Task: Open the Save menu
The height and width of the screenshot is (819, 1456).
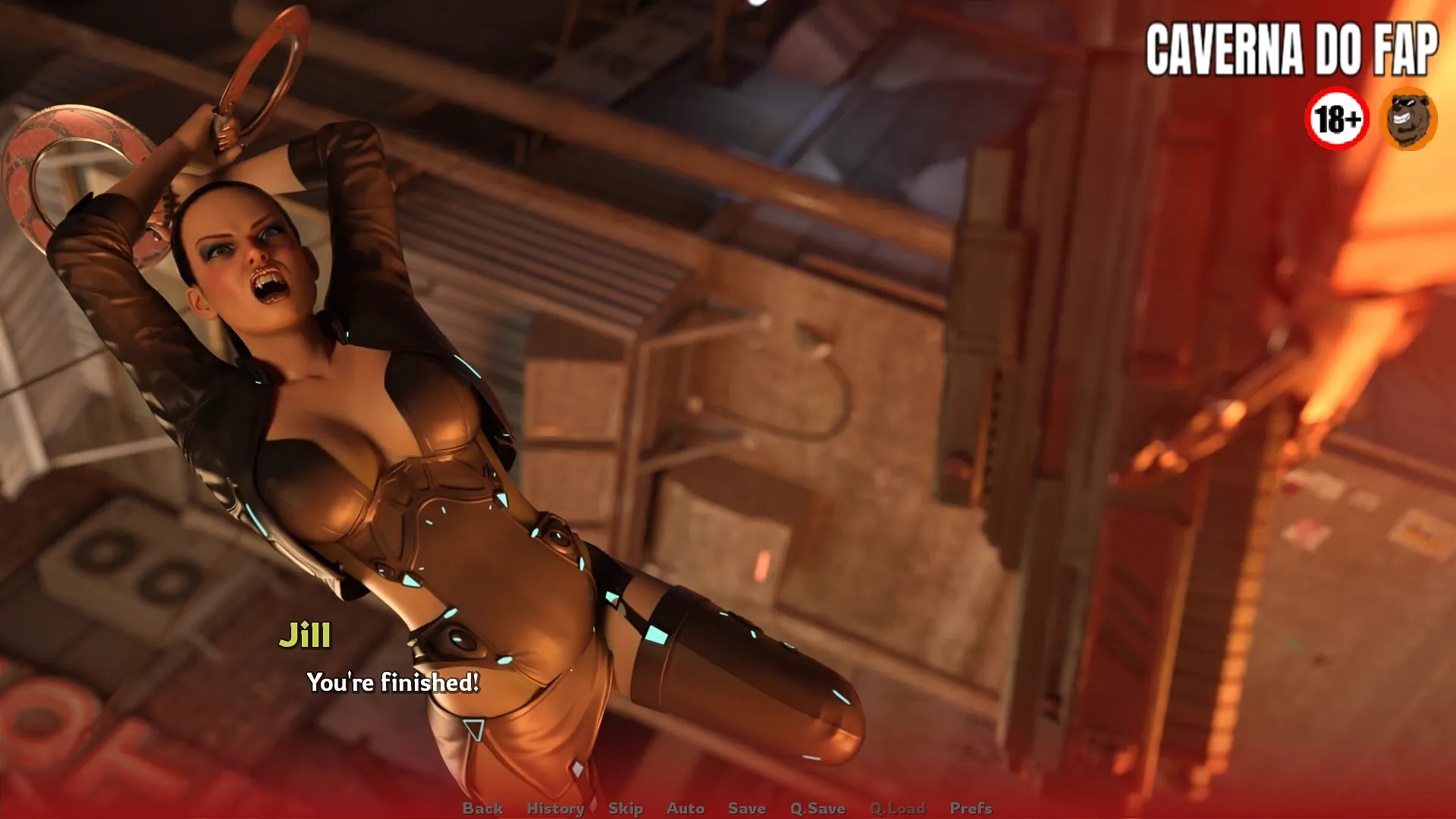Action: (x=746, y=808)
